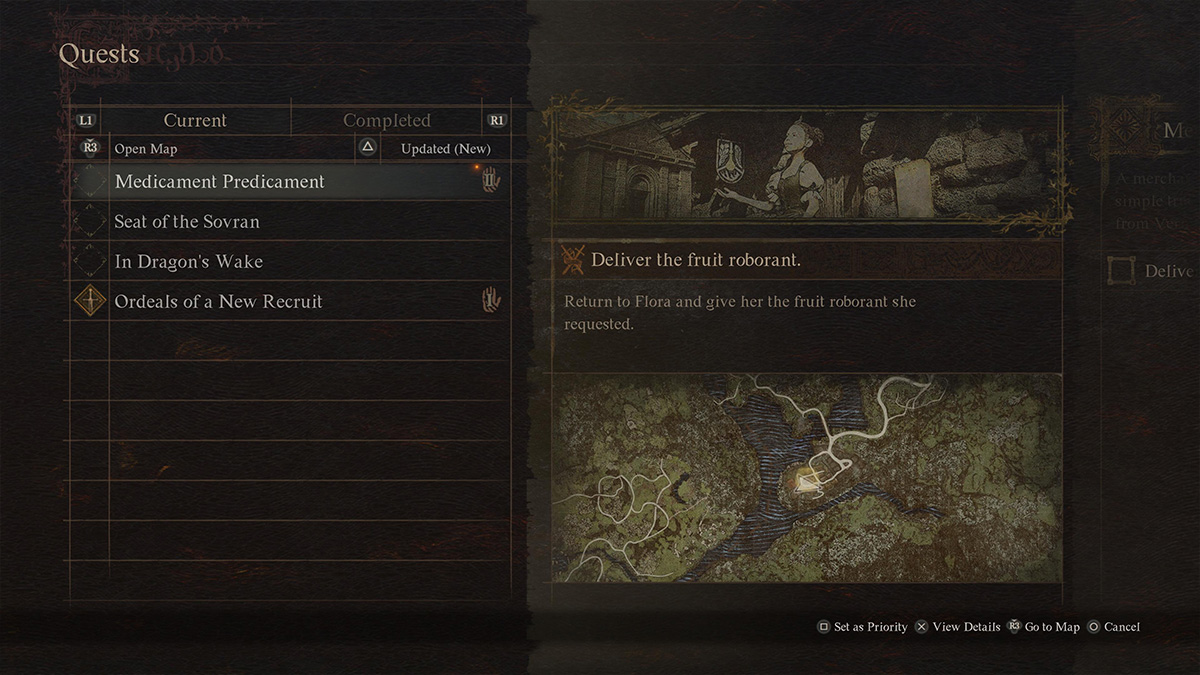Viewport: 1200px width, 675px height.
Task: Click Set as Priority
Action: tap(862, 627)
